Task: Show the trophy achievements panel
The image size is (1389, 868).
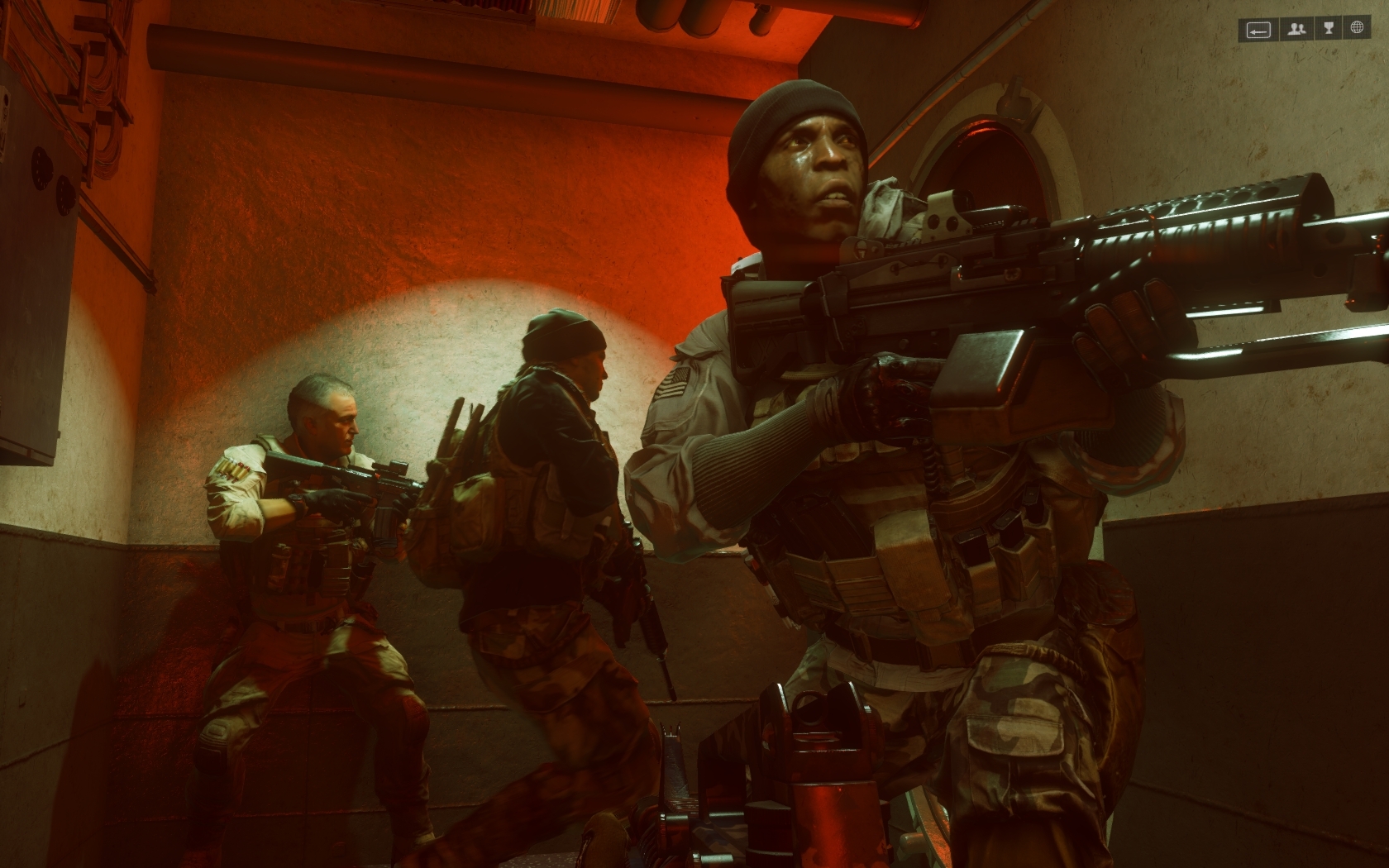Action: click(x=1328, y=30)
